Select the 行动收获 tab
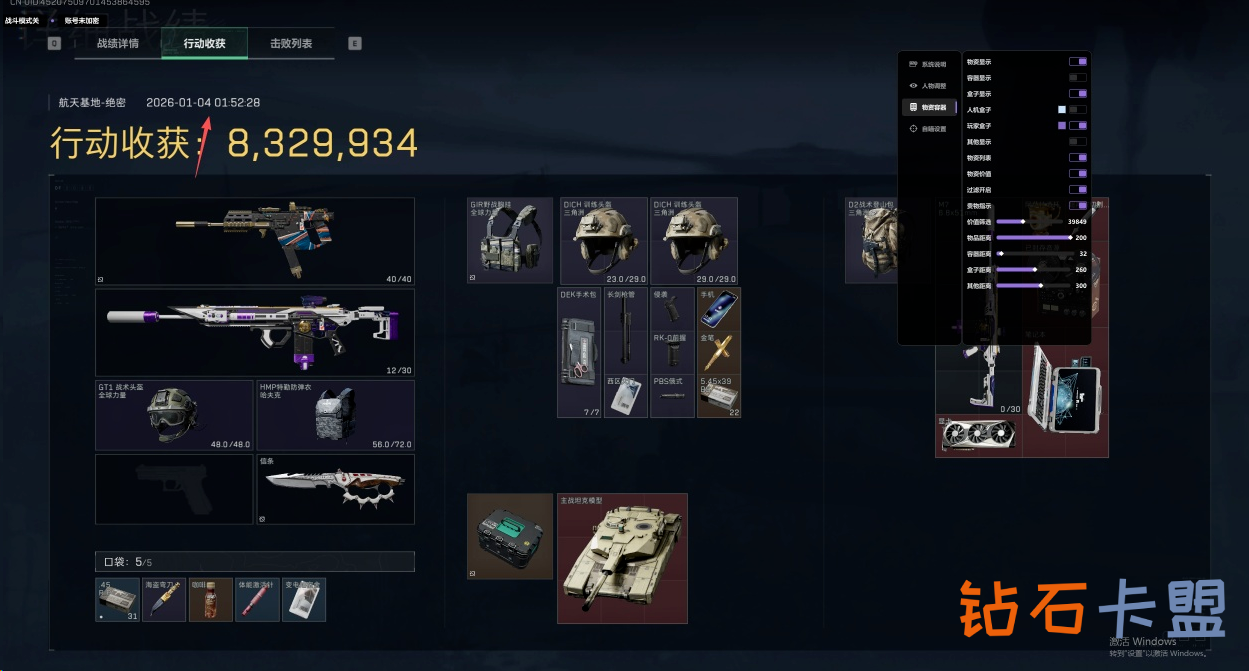 coord(204,44)
